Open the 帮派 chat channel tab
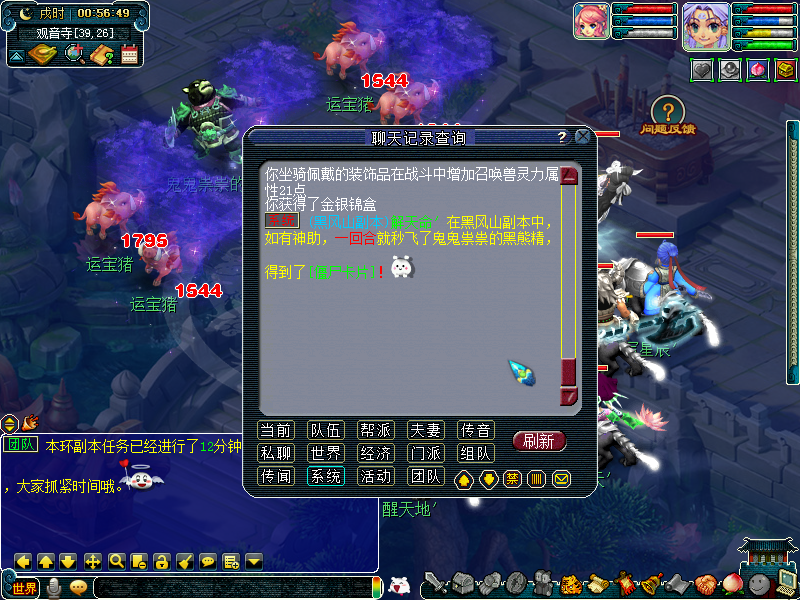This screenshot has height=600, width=800. 375,430
